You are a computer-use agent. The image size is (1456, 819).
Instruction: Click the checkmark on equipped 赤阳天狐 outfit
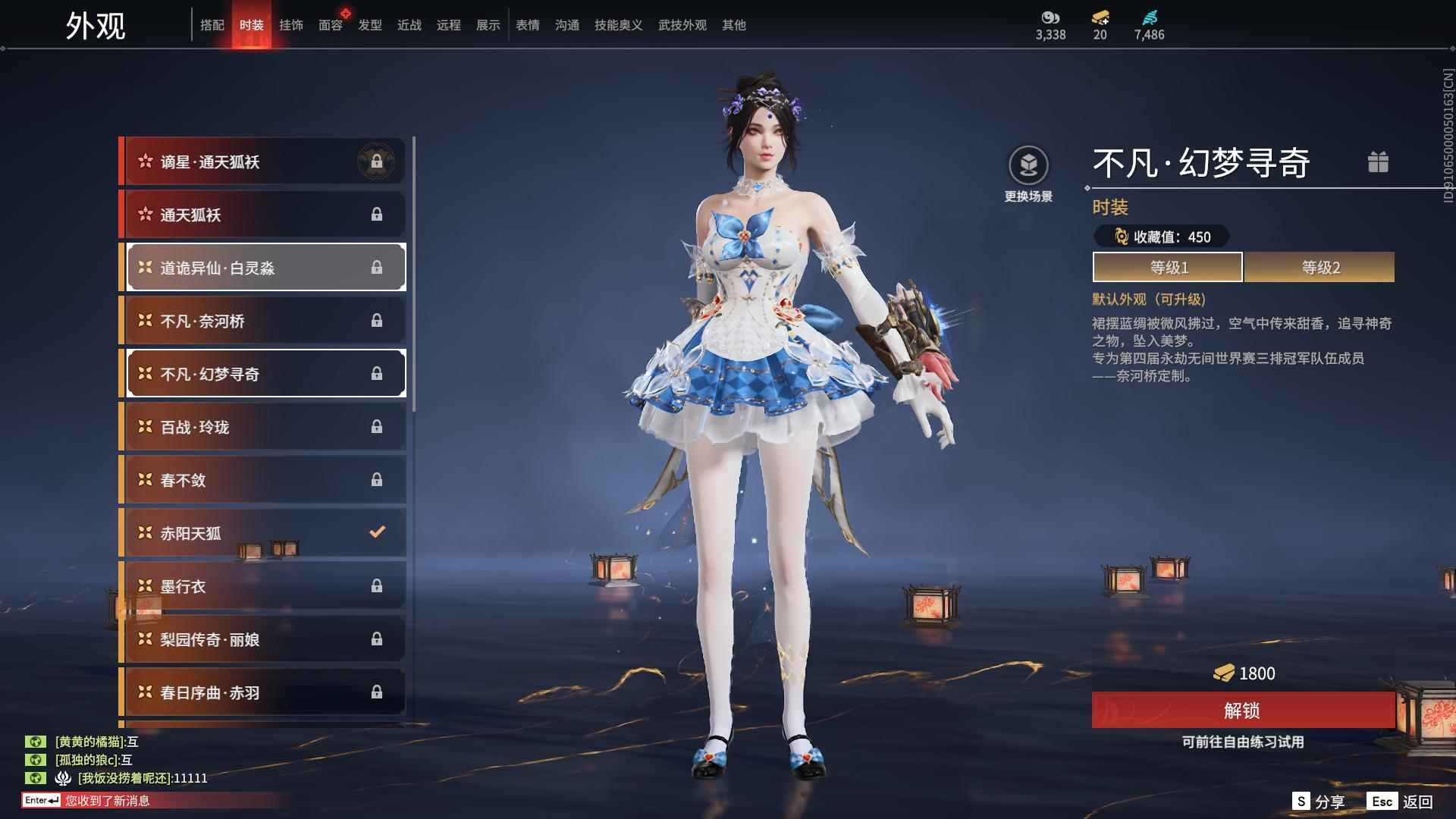pos(377,532)
